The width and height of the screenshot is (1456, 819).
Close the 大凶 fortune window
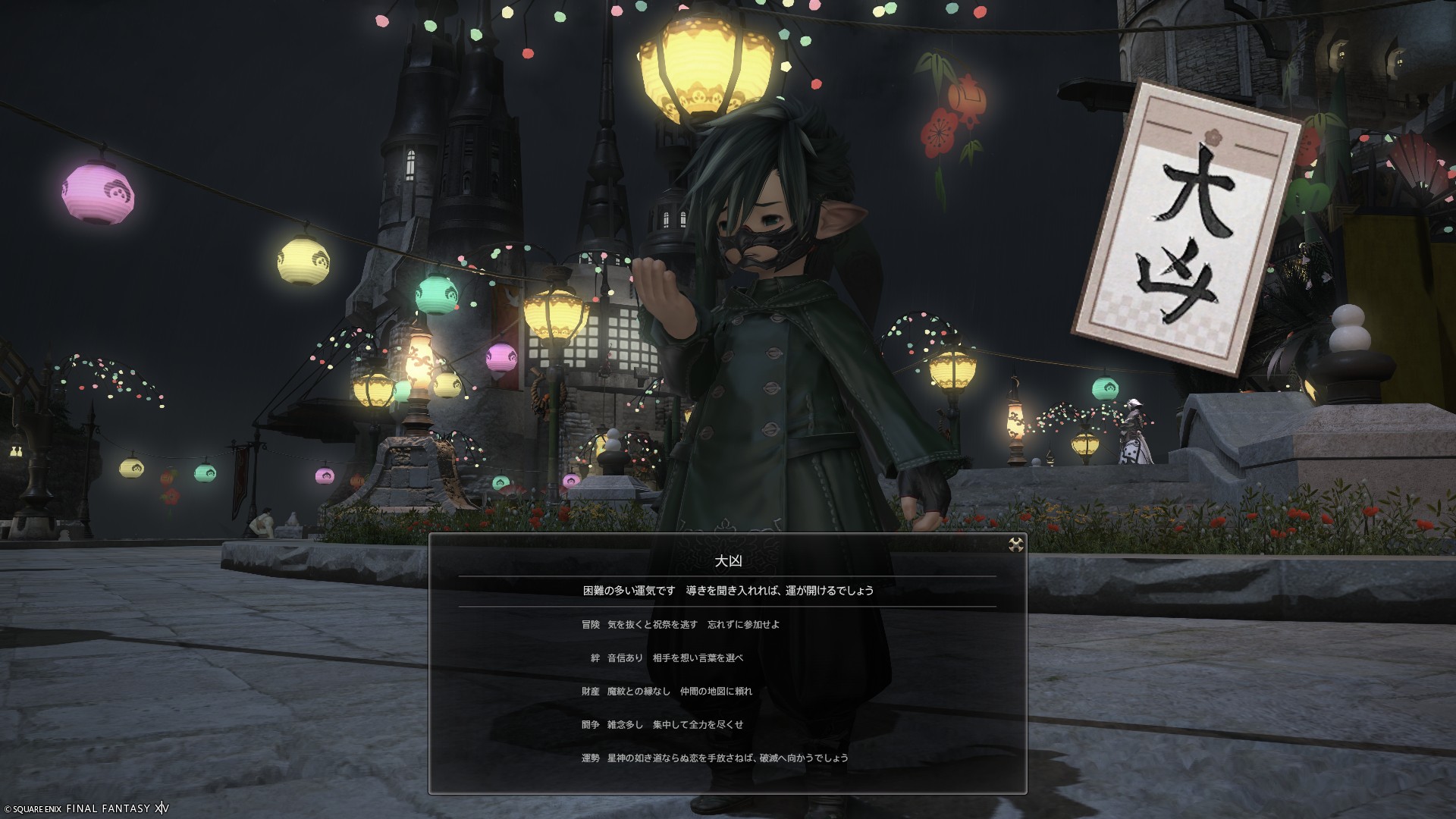click(1016, 544)
